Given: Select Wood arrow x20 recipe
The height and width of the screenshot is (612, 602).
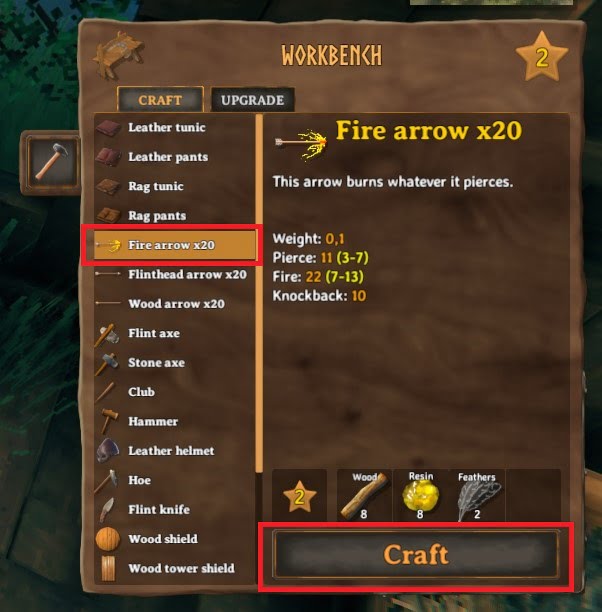Looking at the screenshot, I should tap(176, 304).
